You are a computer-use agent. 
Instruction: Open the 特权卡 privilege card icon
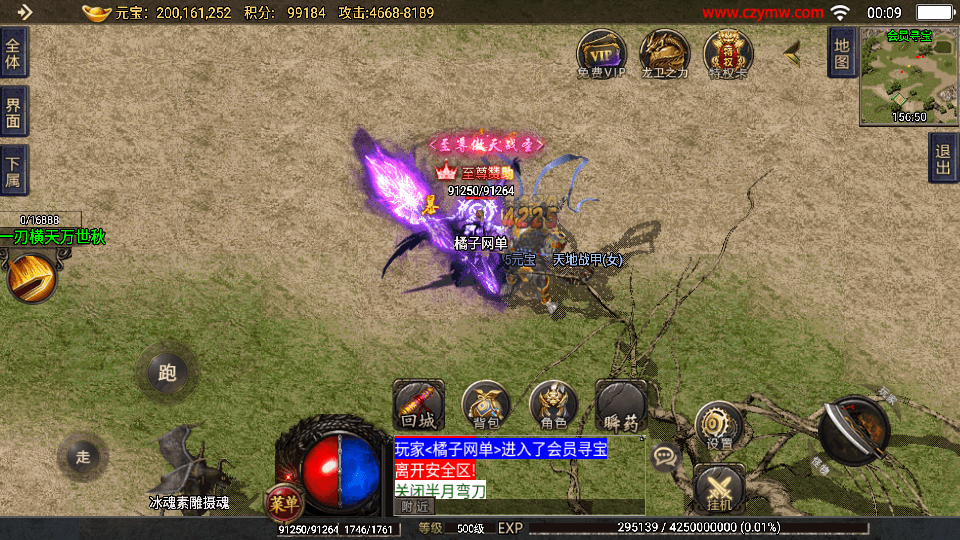click(728, 52)
